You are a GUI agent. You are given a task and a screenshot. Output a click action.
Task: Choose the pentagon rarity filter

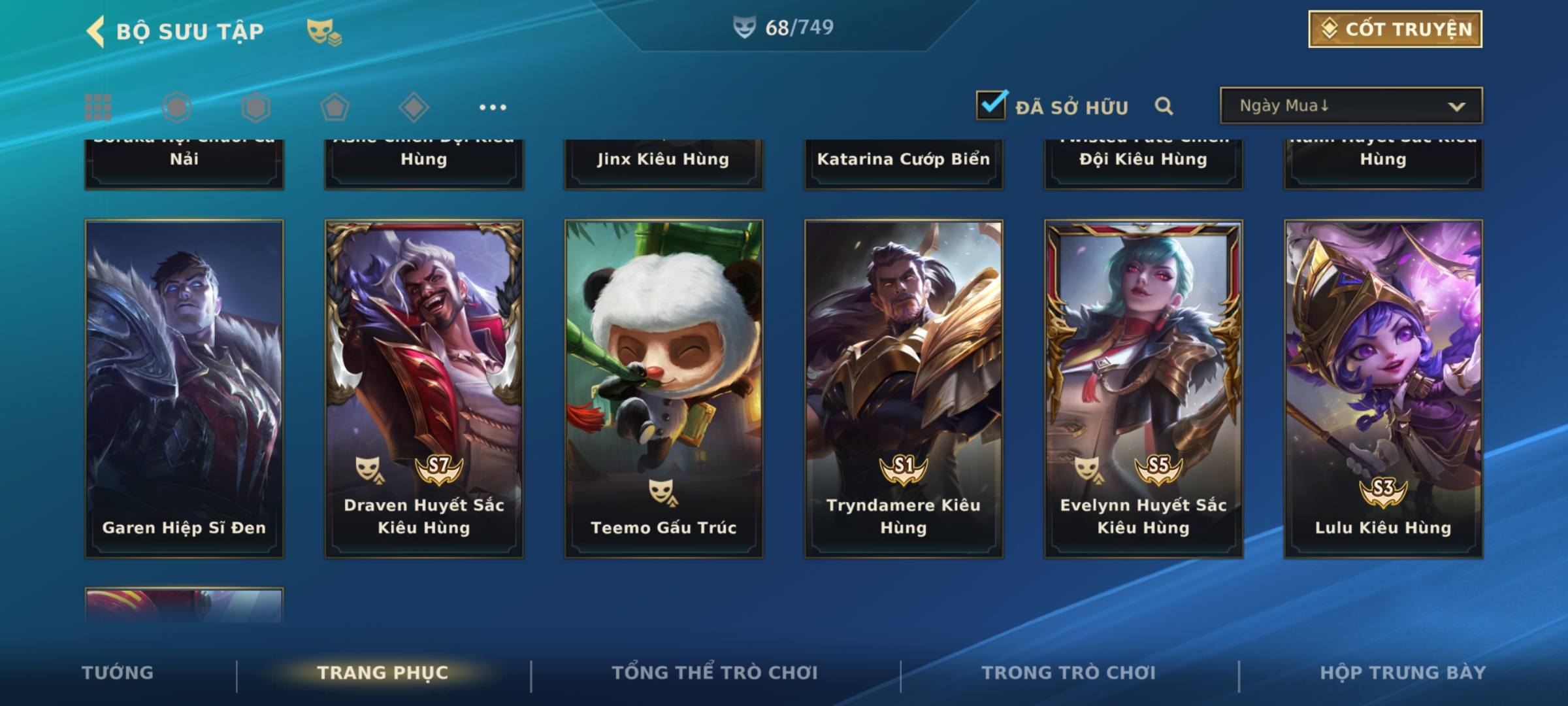coord(335,107)
